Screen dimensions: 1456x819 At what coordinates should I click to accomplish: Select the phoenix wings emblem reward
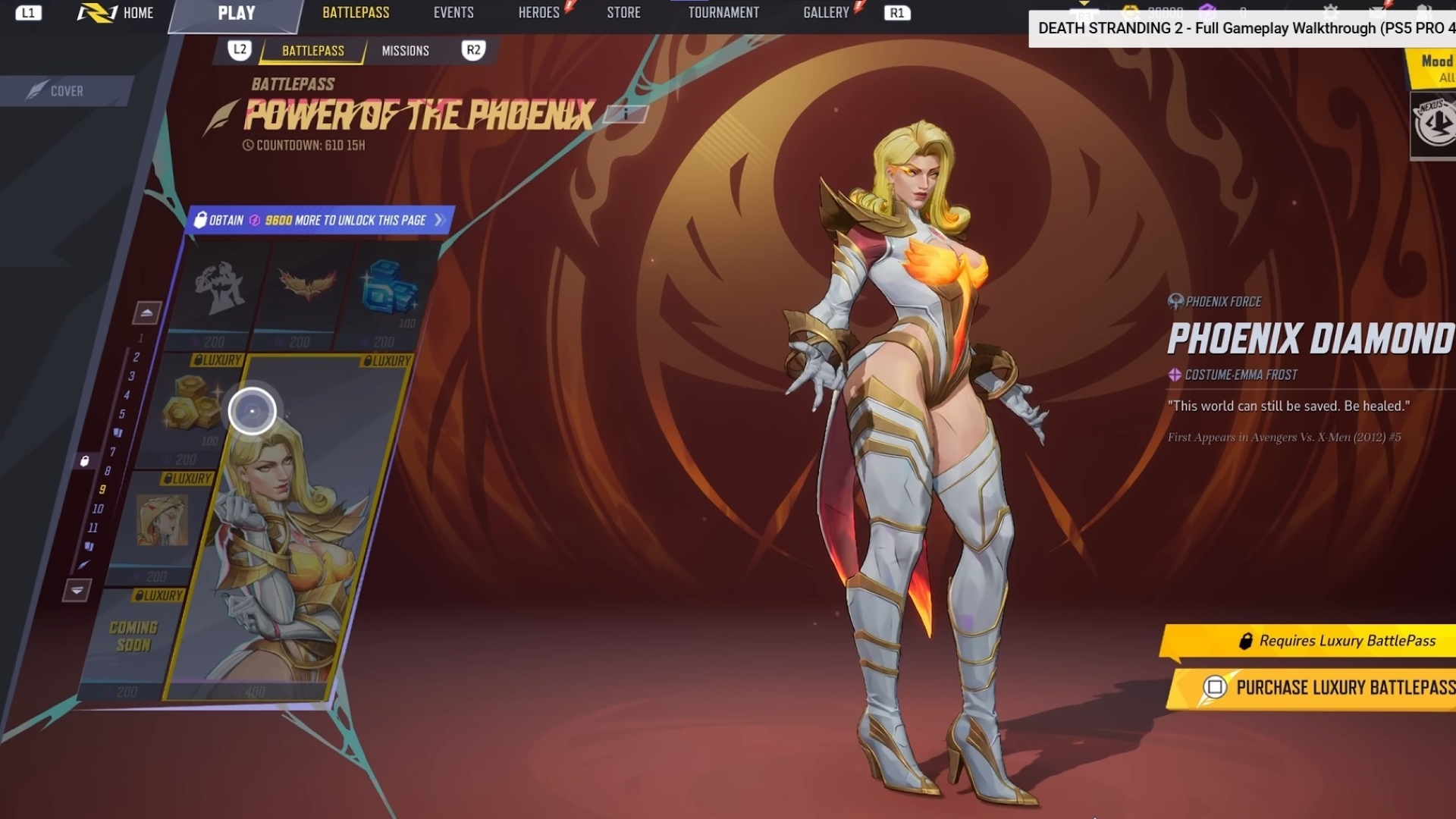pyautogui.click(x=306, y=286)
